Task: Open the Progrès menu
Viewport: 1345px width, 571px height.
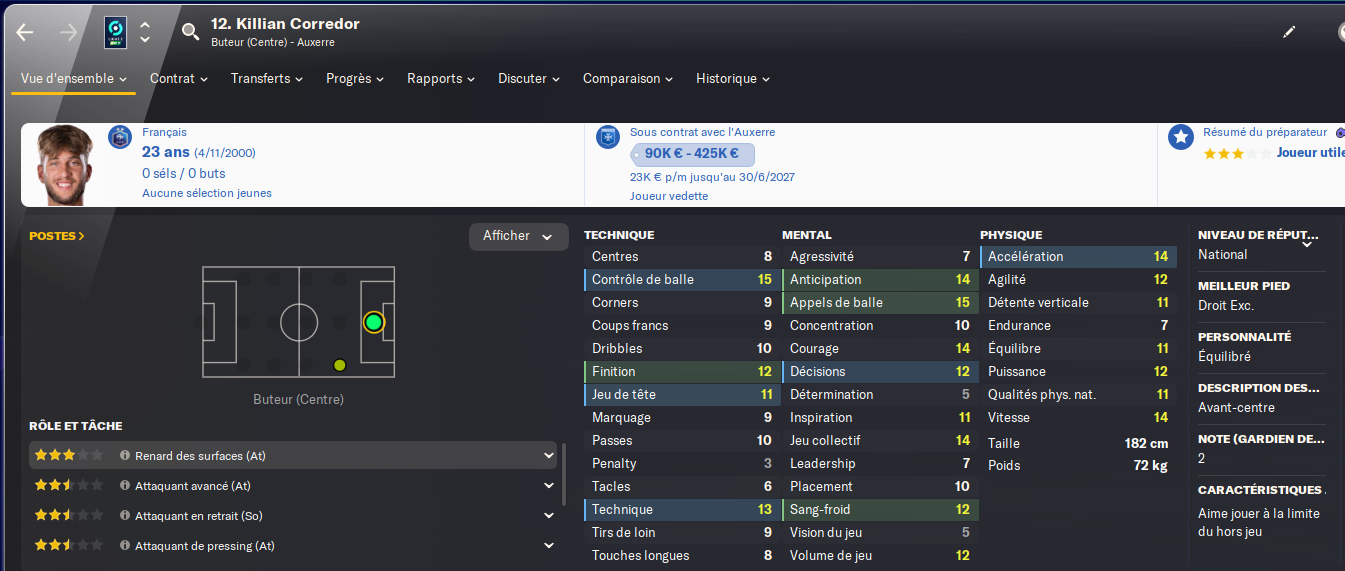Action: coord(356,79)
